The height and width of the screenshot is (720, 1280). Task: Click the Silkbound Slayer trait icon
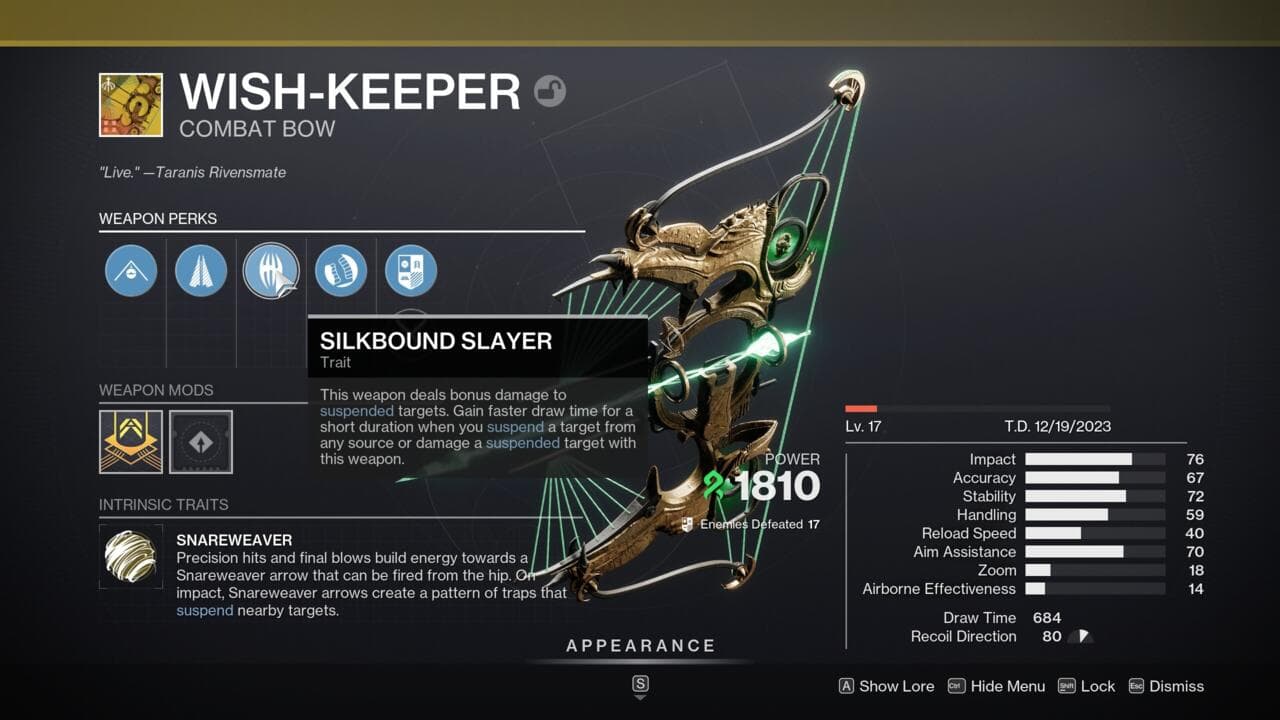[x=271, y=270]
